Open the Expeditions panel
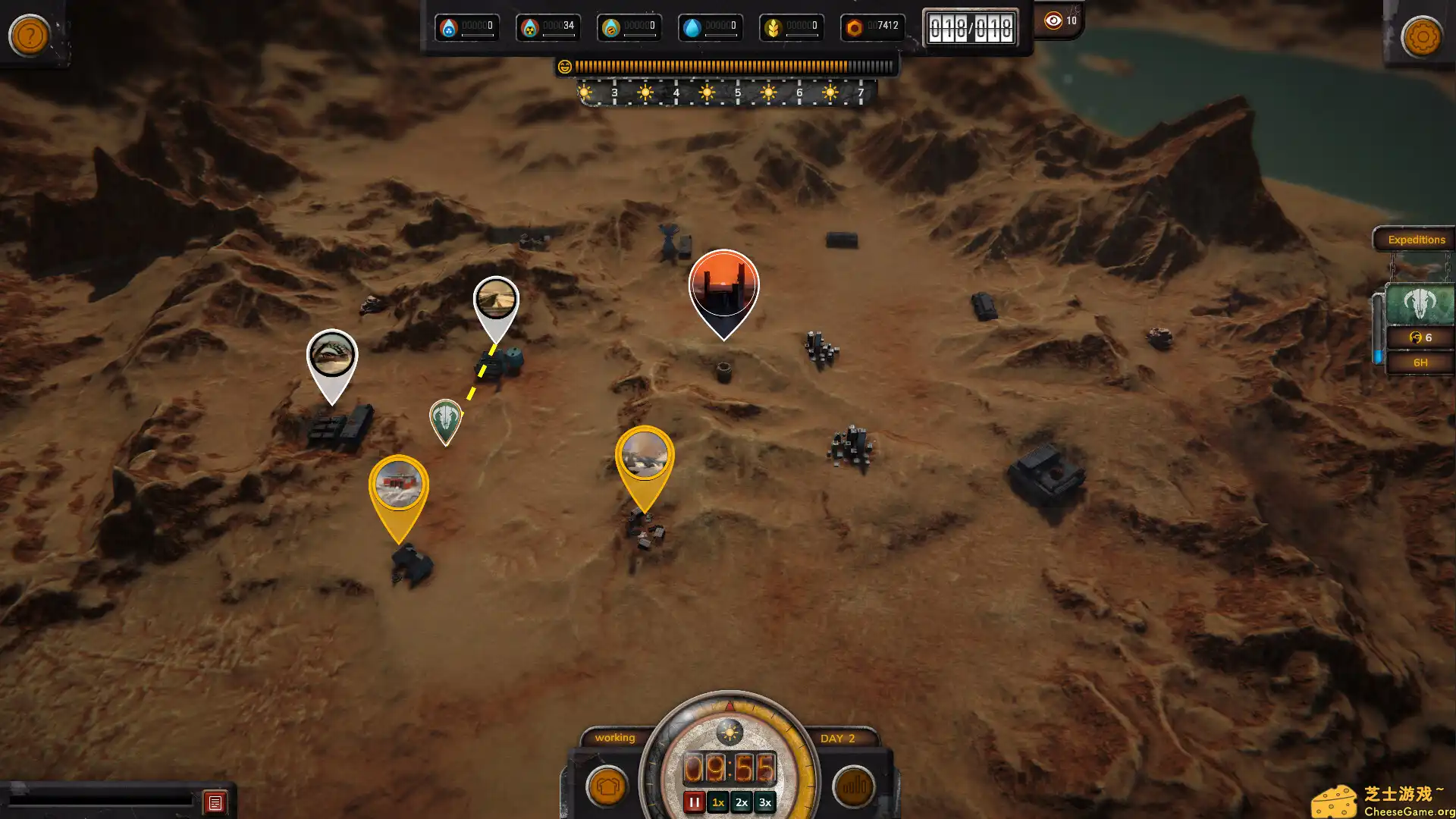The height and width of the screenshot is (819, 1456). [x=1416, y=240]
